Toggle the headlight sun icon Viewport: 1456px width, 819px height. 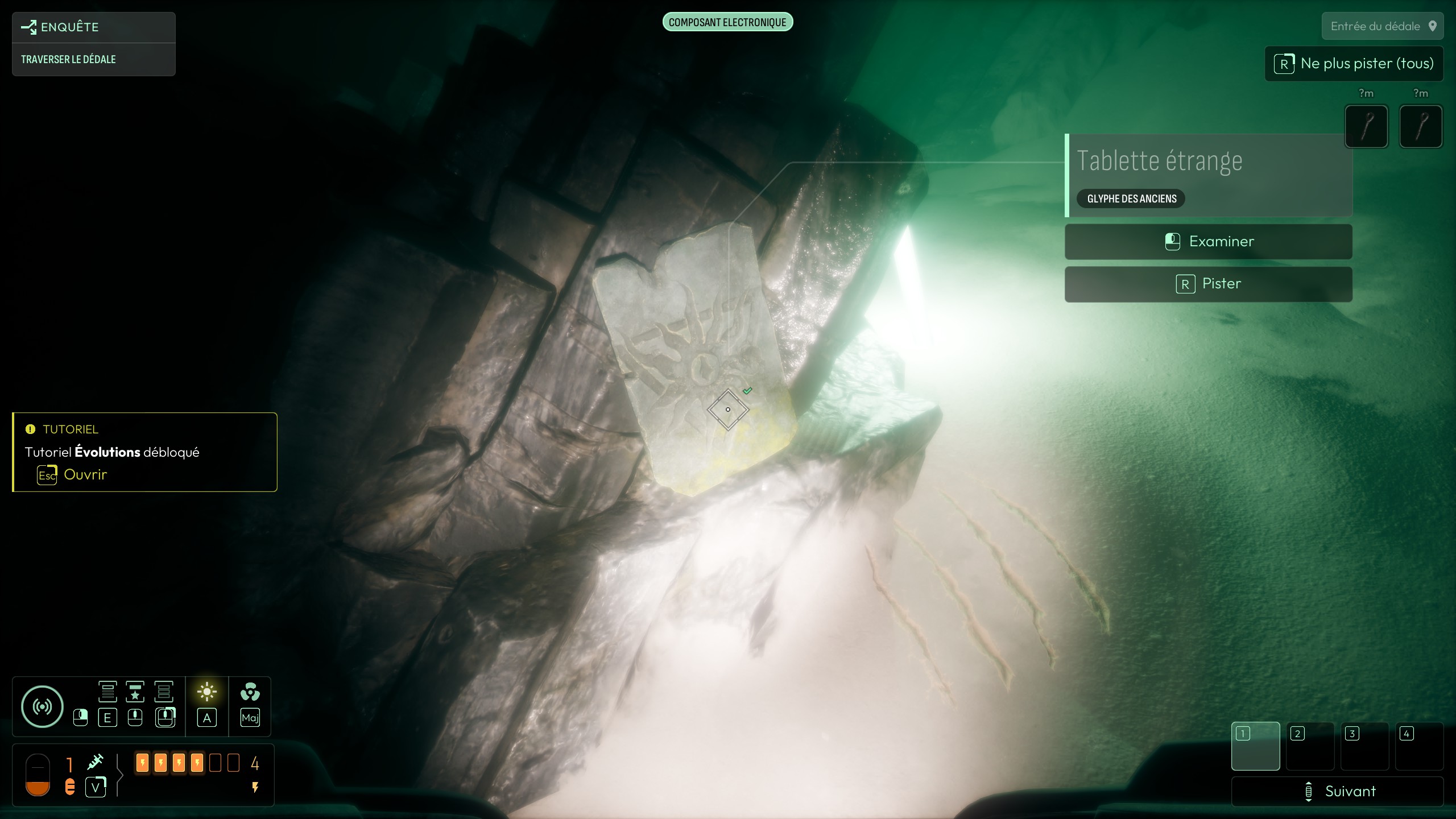207,692
